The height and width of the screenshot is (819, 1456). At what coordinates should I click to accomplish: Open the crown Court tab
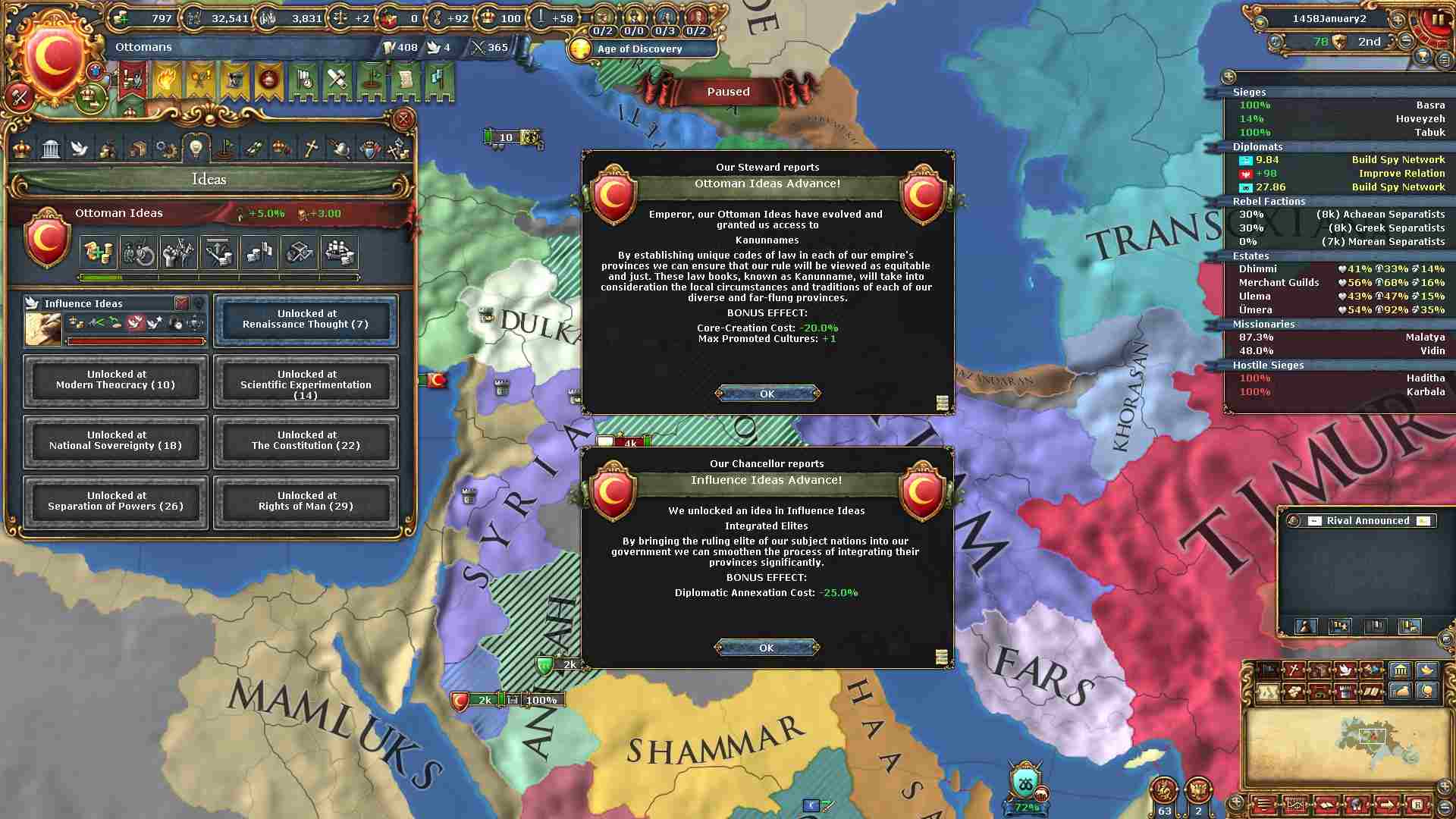(22, 149)
